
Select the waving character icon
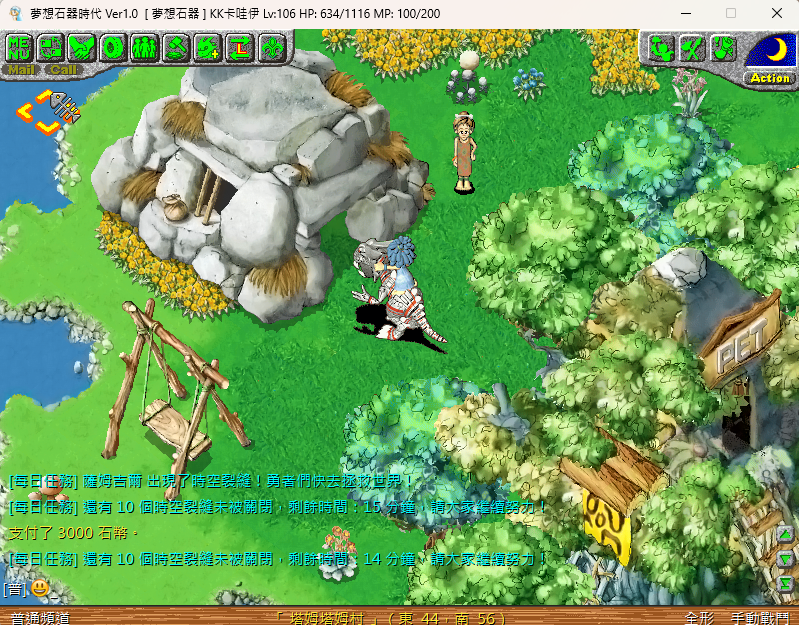(660, 47)
